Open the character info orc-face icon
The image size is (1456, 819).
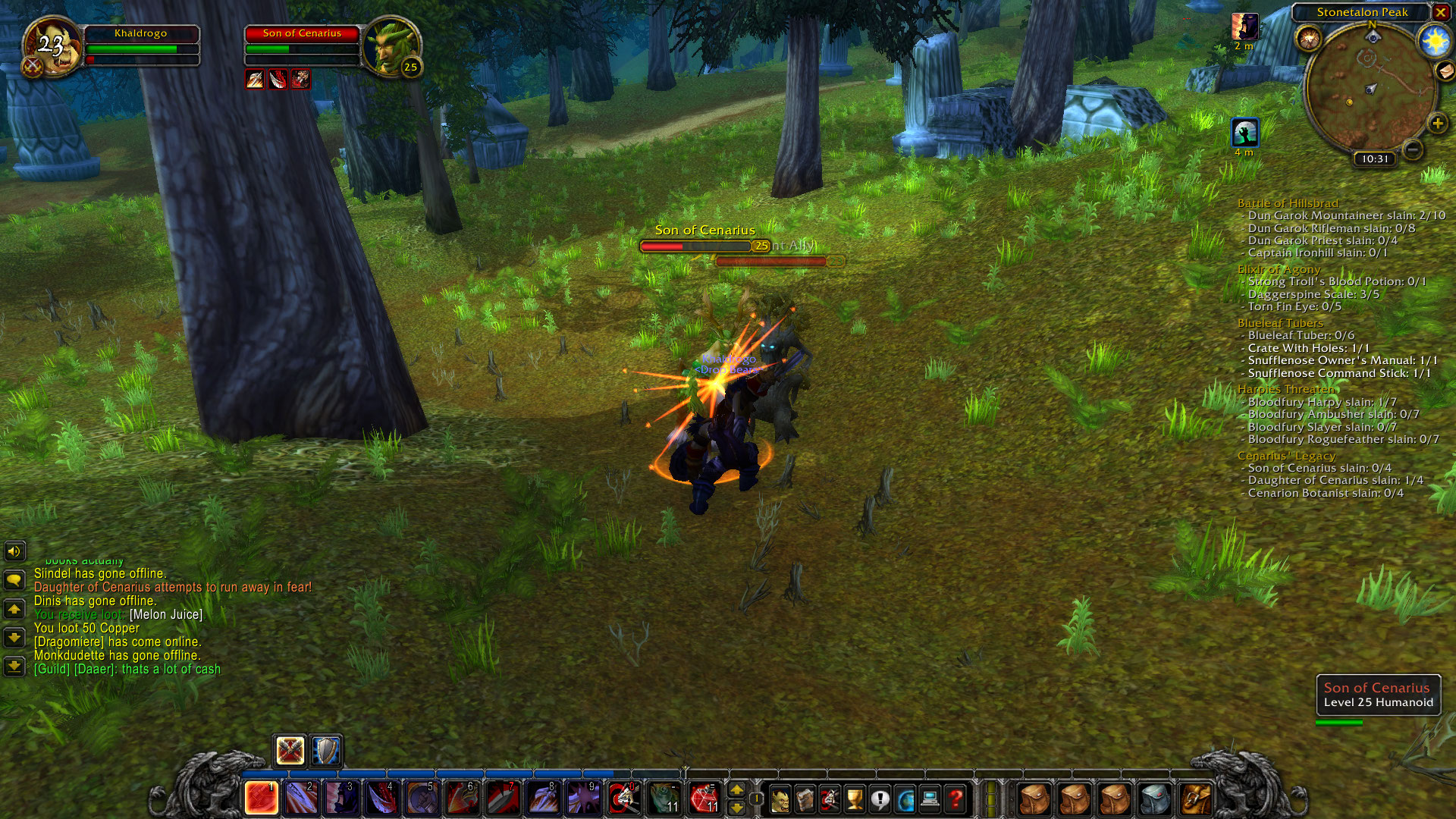pos(781,800)
